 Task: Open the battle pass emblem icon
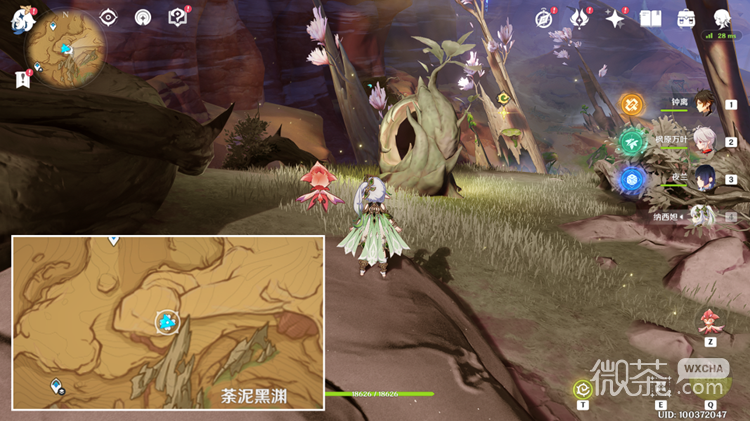pyautogui.click(x=579, y=18)
